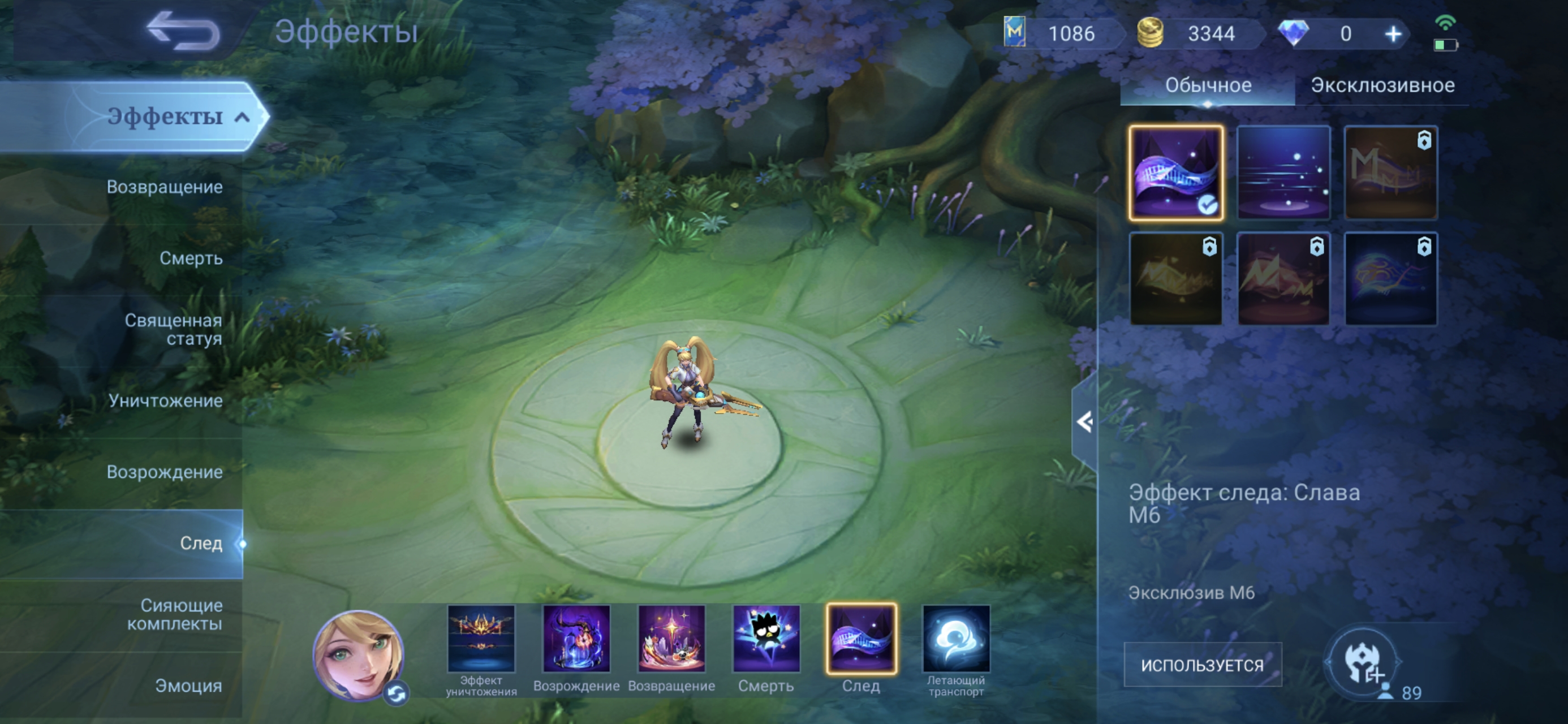Viewport: 1568px width, 724px height.
Task: Switch to the Обычное tab
Action: tap(1208, 85)
